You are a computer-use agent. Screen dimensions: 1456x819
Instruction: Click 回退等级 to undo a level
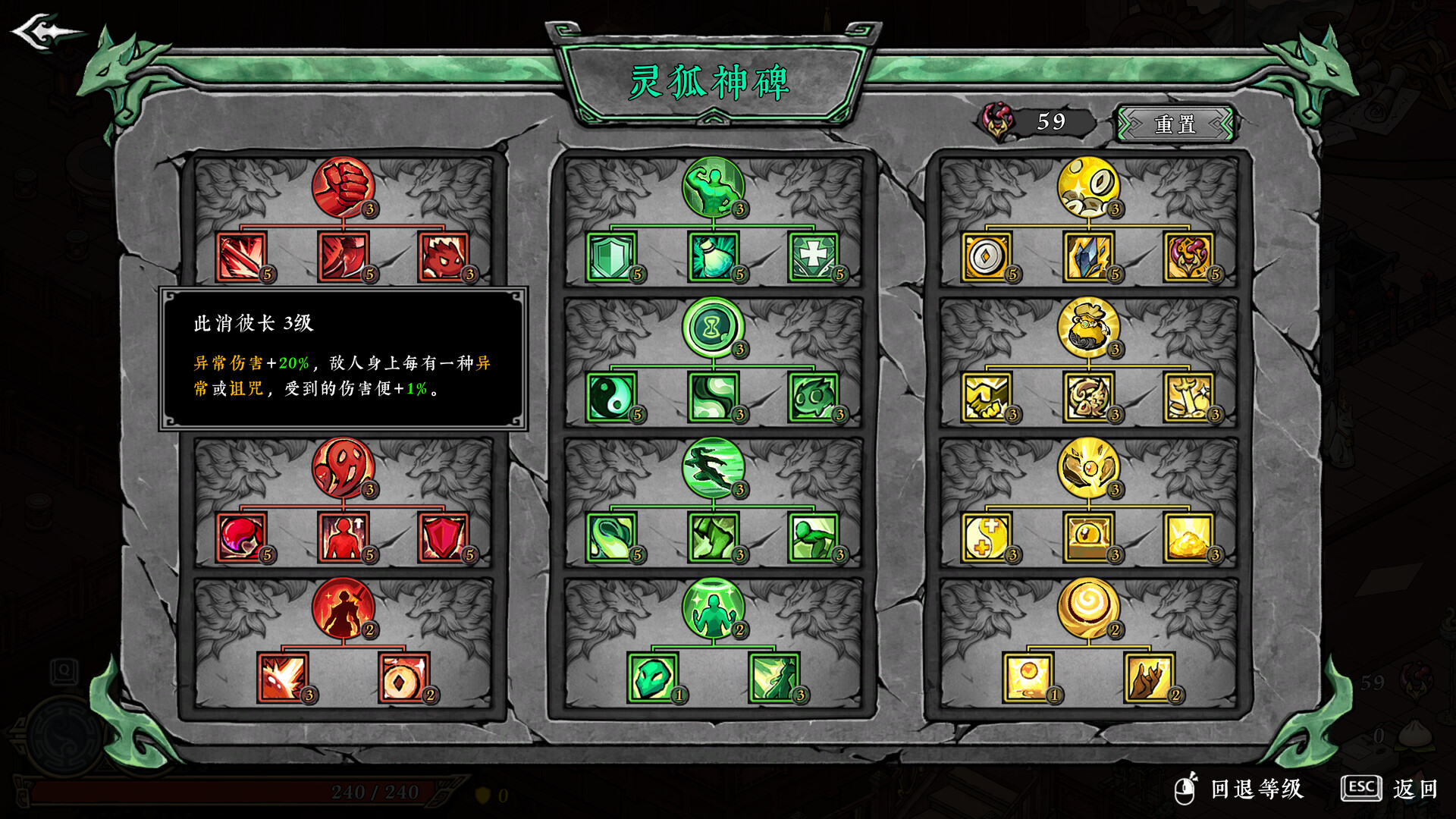pyautogui.click(x=1255, y=789)
